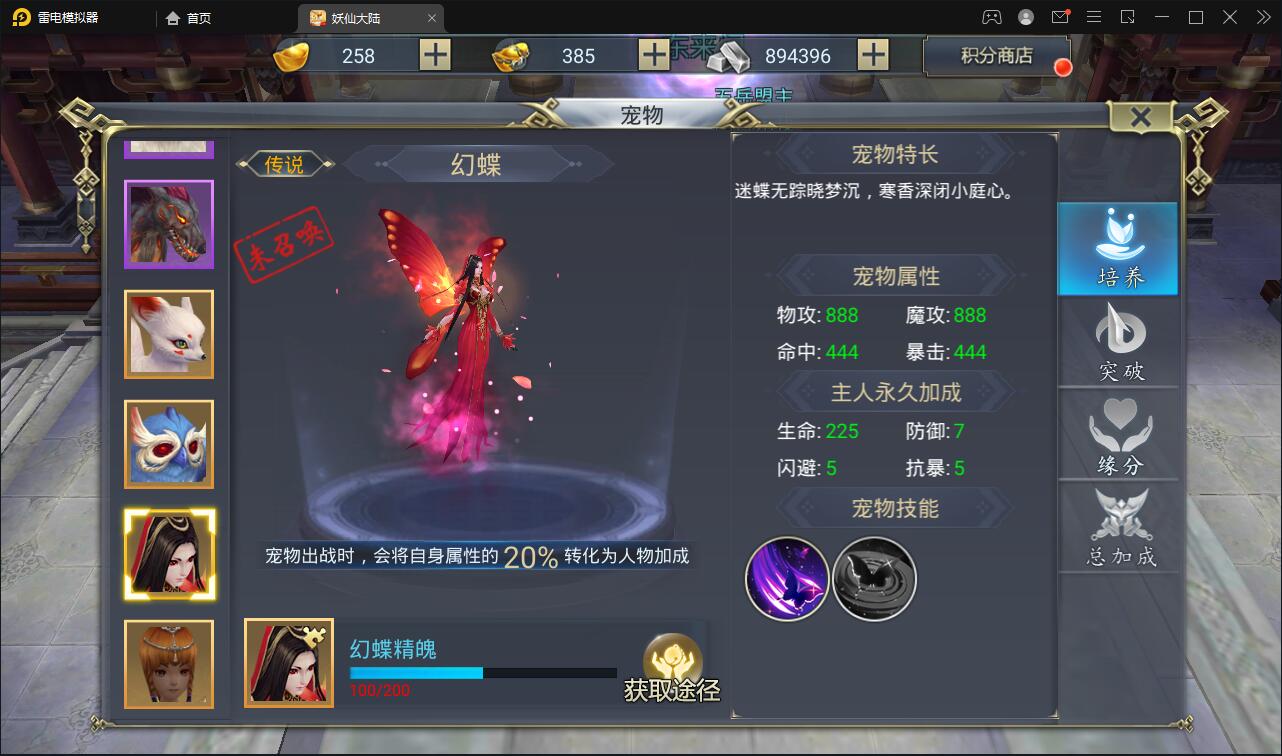Open the mail envelope icon in title bar
Viewport: 1282px width, 756px height.
click(x=1061, y=17)
